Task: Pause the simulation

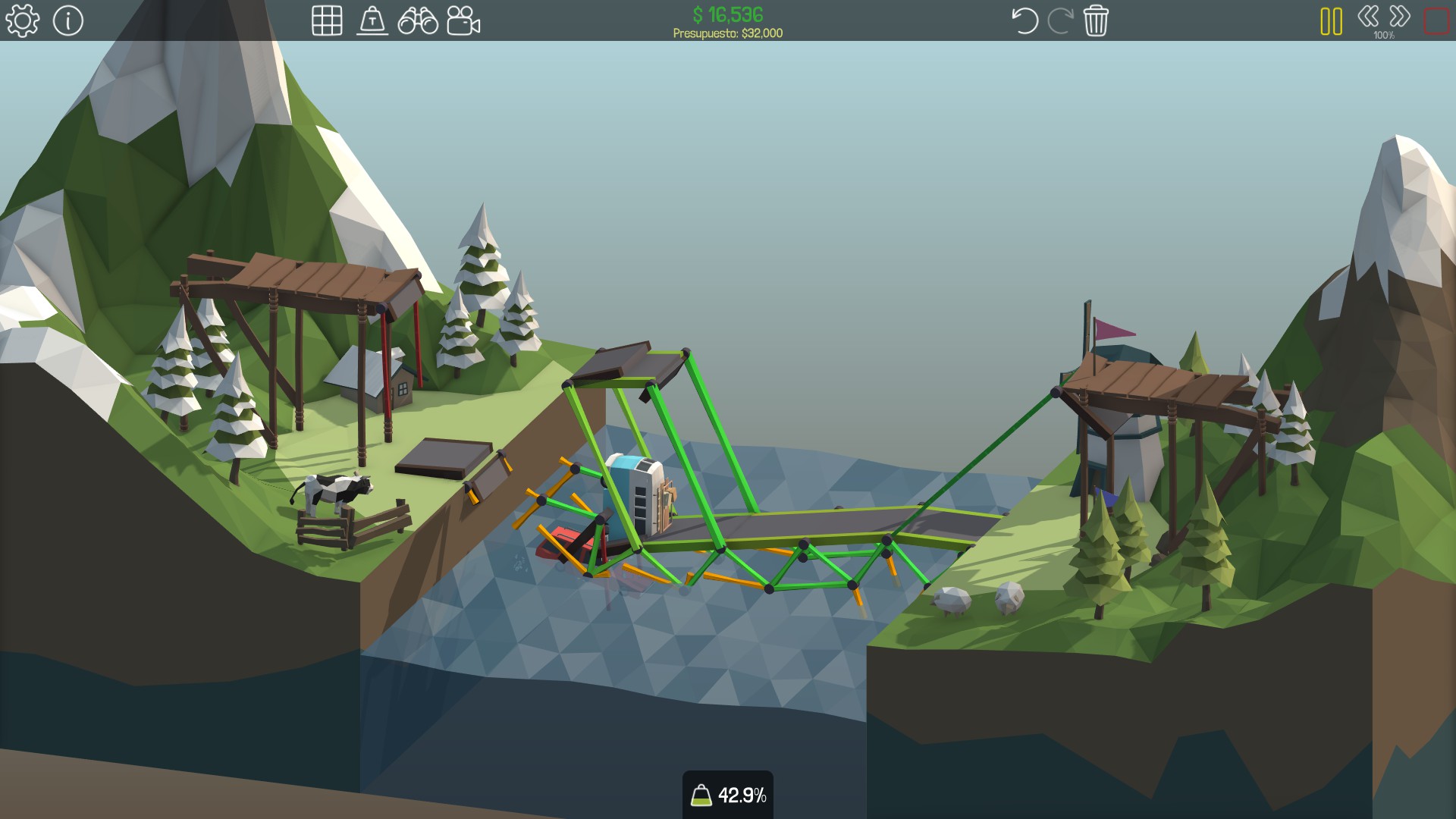Action: pos(1331,20)
